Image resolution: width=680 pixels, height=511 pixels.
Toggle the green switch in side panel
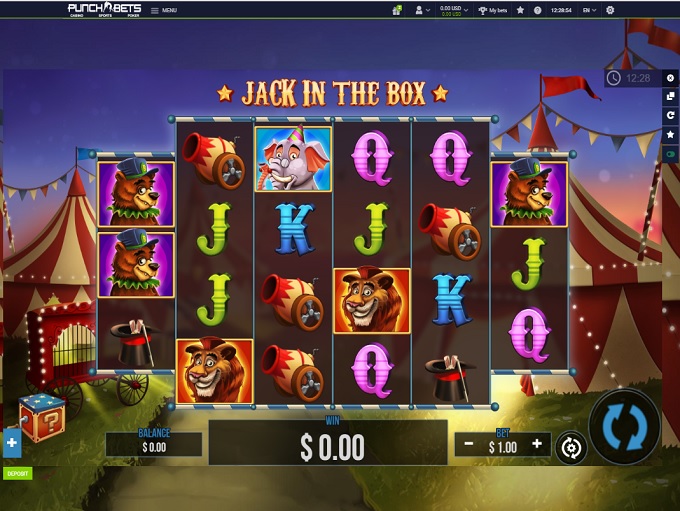click(x=670, y=154)
